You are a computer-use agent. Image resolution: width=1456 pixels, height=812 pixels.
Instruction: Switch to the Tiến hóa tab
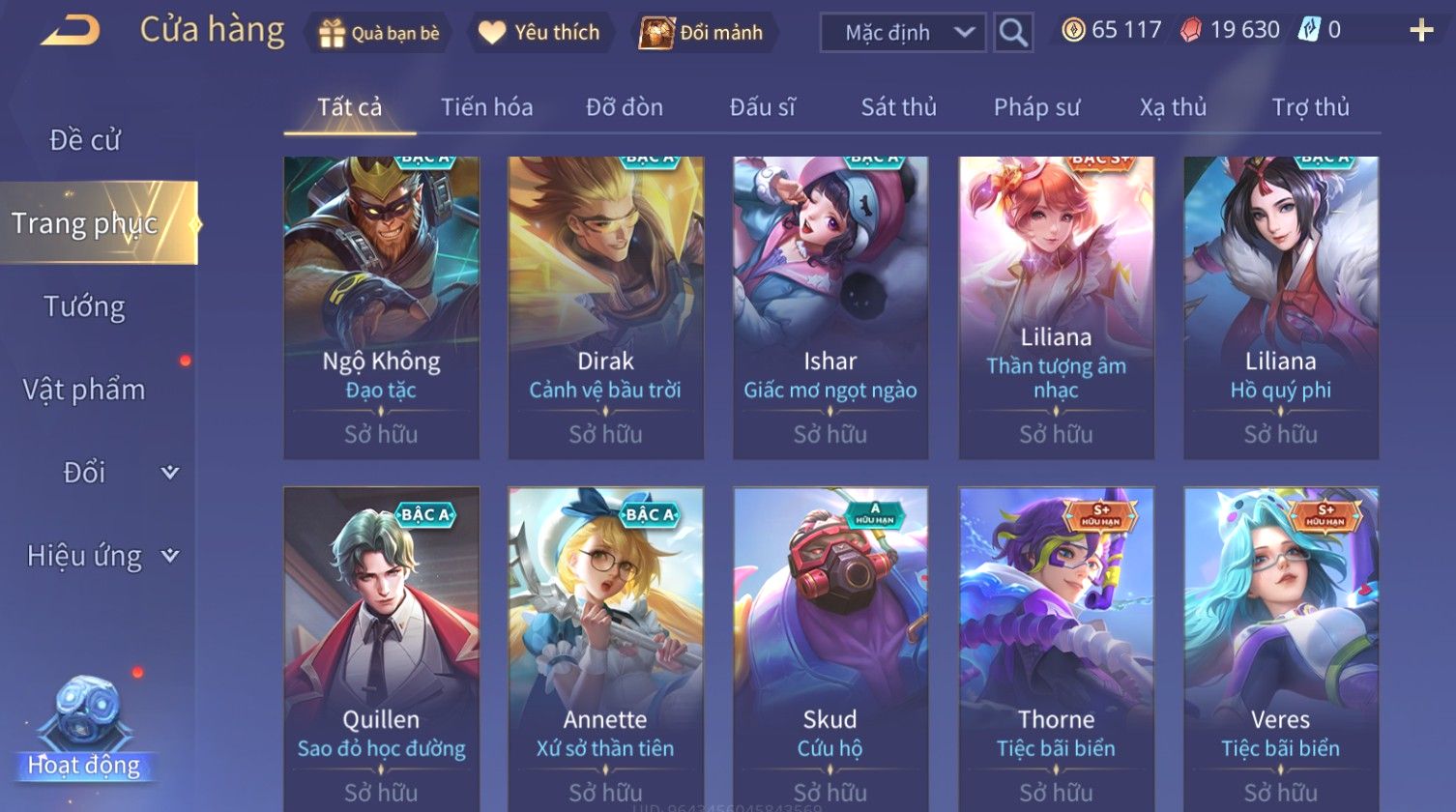coord(486,107)
